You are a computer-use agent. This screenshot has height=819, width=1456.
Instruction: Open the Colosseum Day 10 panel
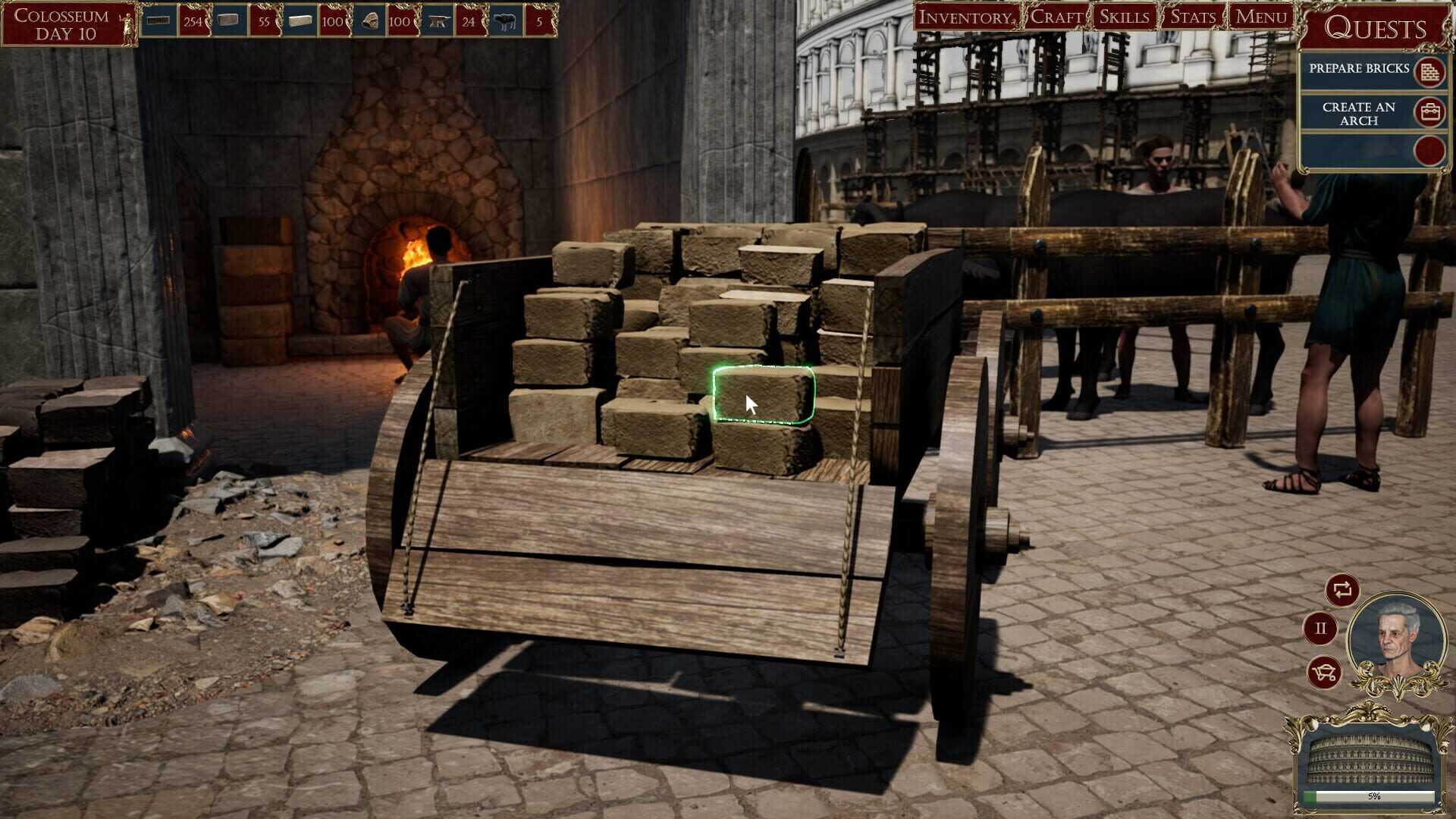(61, 21)
